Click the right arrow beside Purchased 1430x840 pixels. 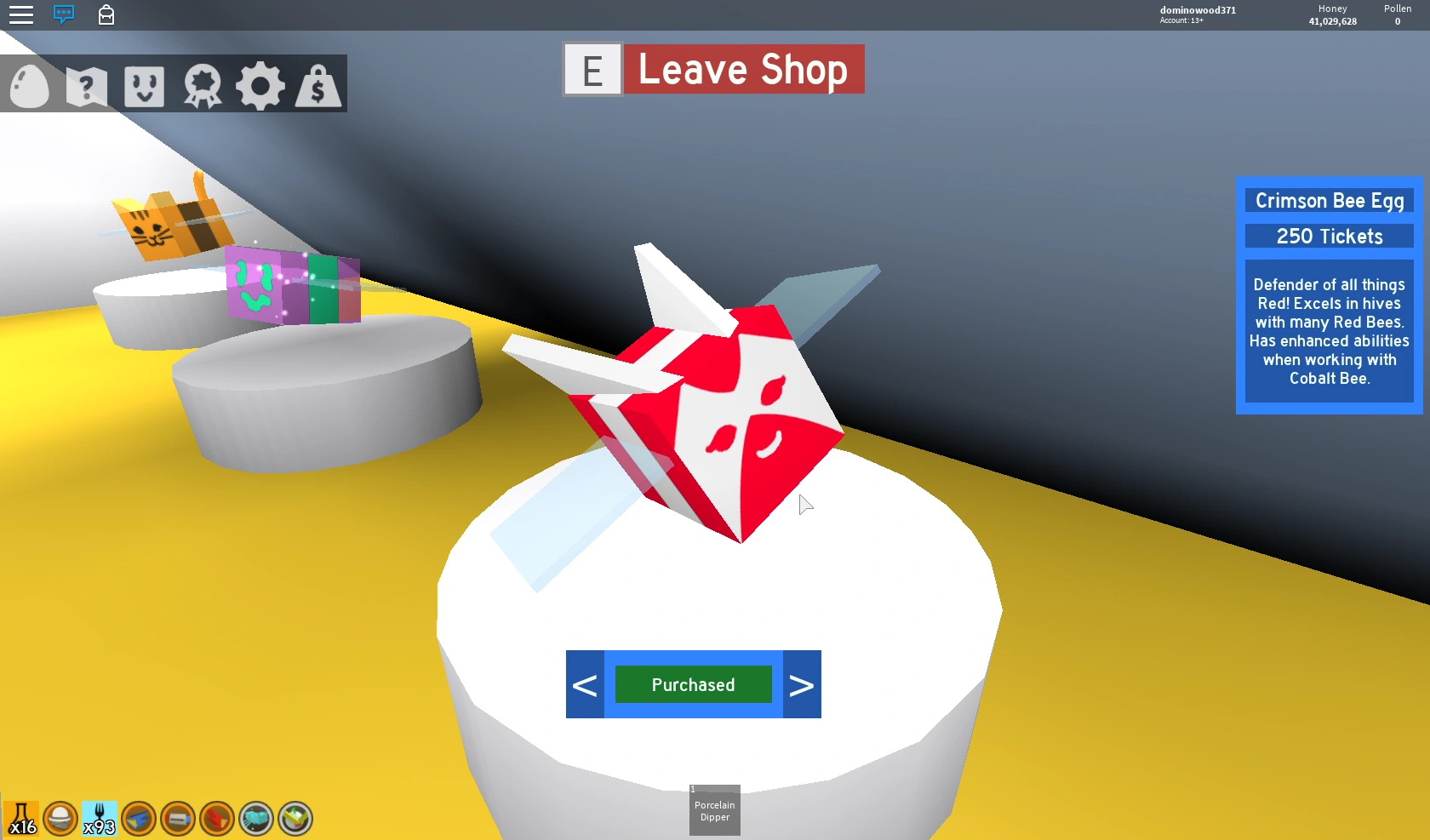801,683
